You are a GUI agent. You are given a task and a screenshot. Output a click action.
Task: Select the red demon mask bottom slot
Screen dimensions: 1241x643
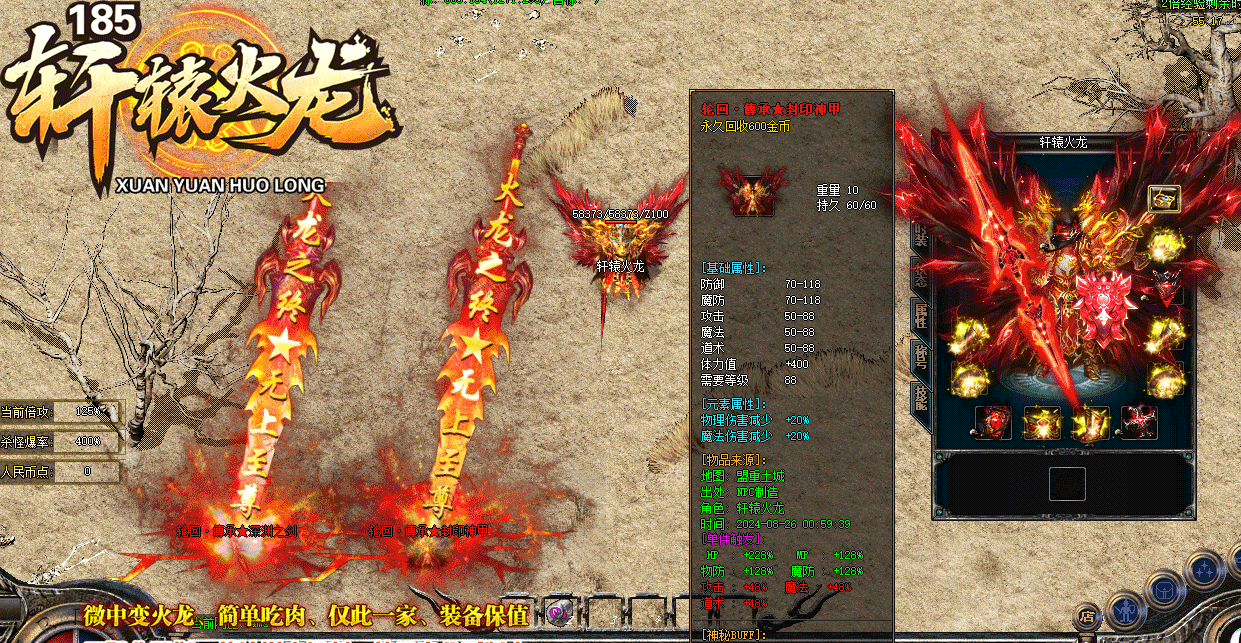coord(992,422)
